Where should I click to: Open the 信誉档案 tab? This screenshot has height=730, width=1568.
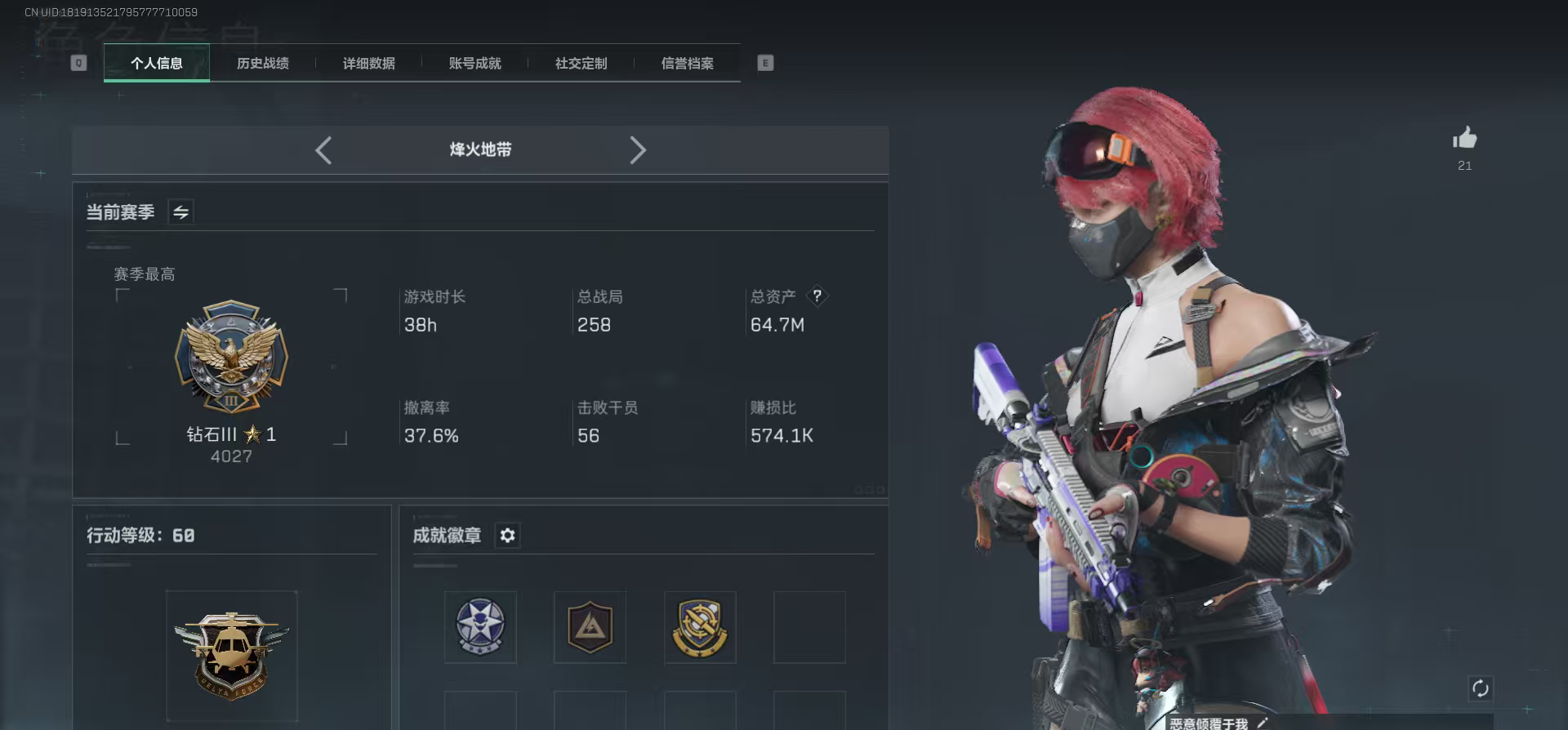[x=686, y=63]
